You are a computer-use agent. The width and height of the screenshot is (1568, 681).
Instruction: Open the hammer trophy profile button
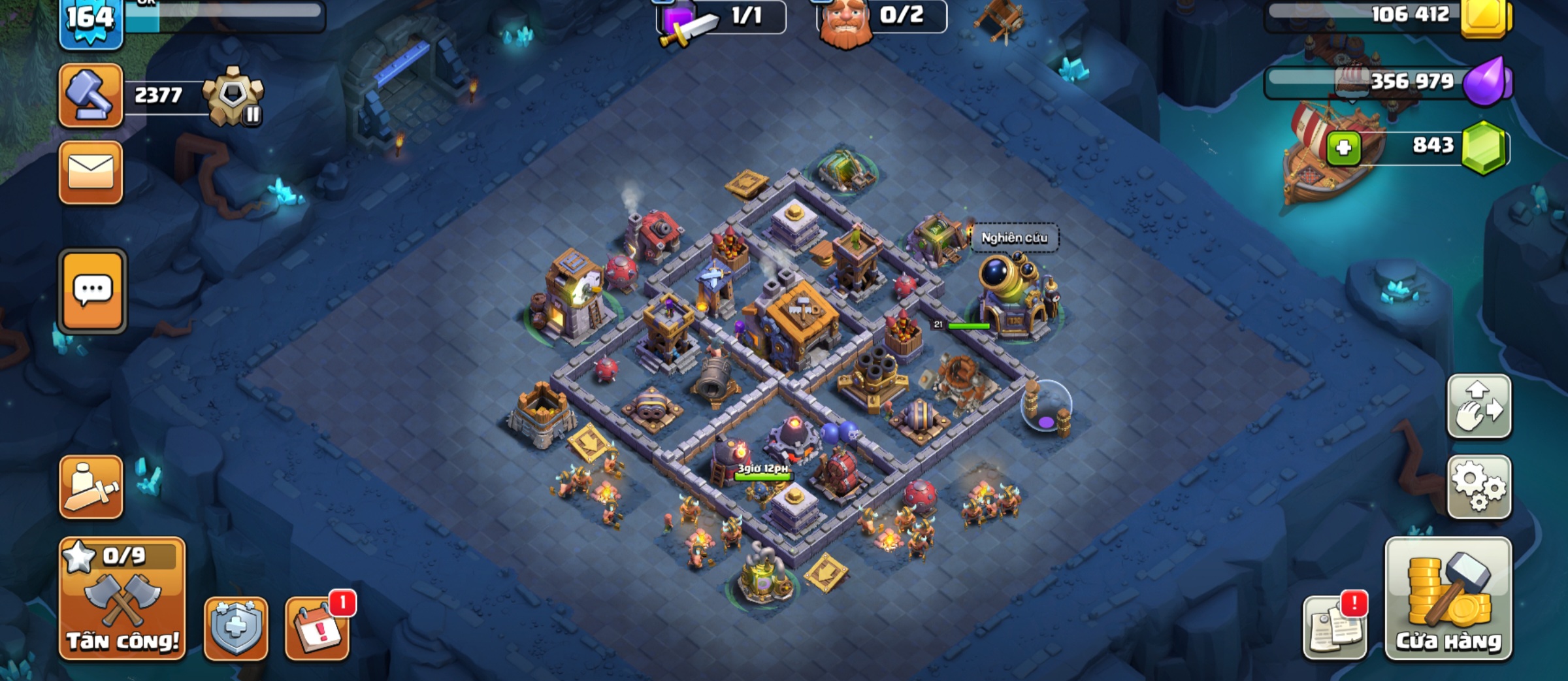pos(91,95)
